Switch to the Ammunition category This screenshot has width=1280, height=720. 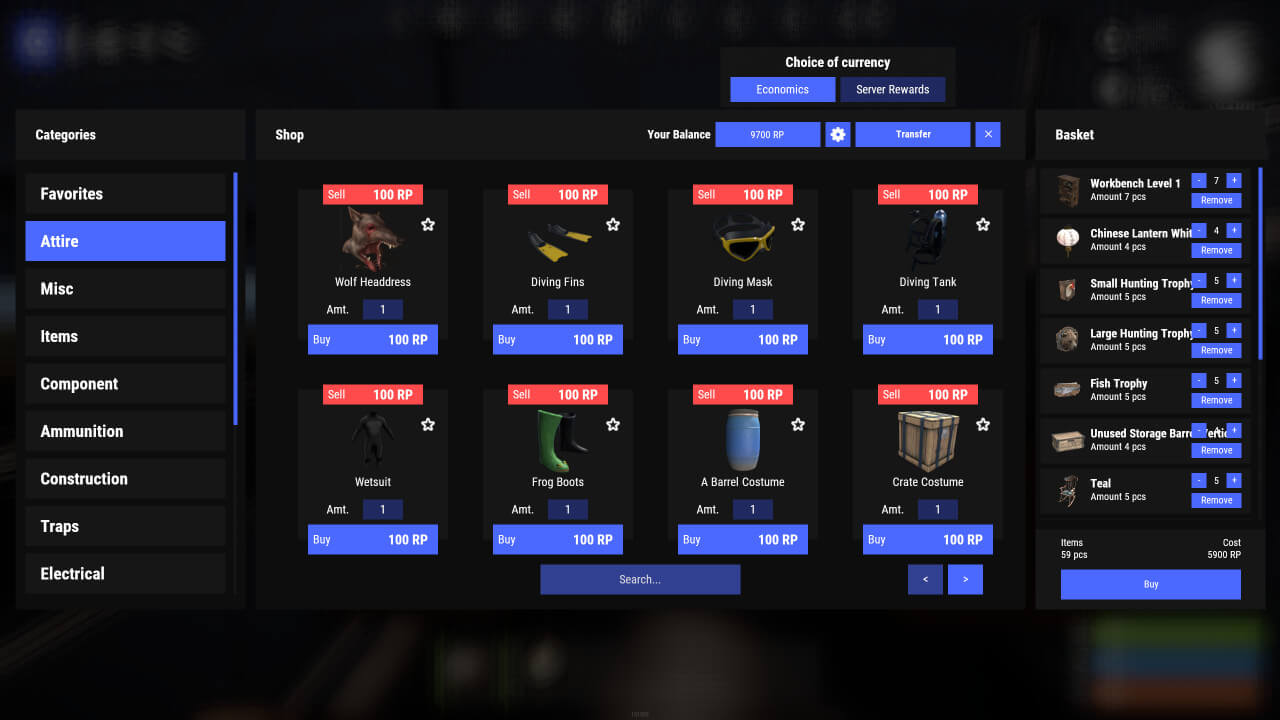pyautogui.click(x=125, y=431)
